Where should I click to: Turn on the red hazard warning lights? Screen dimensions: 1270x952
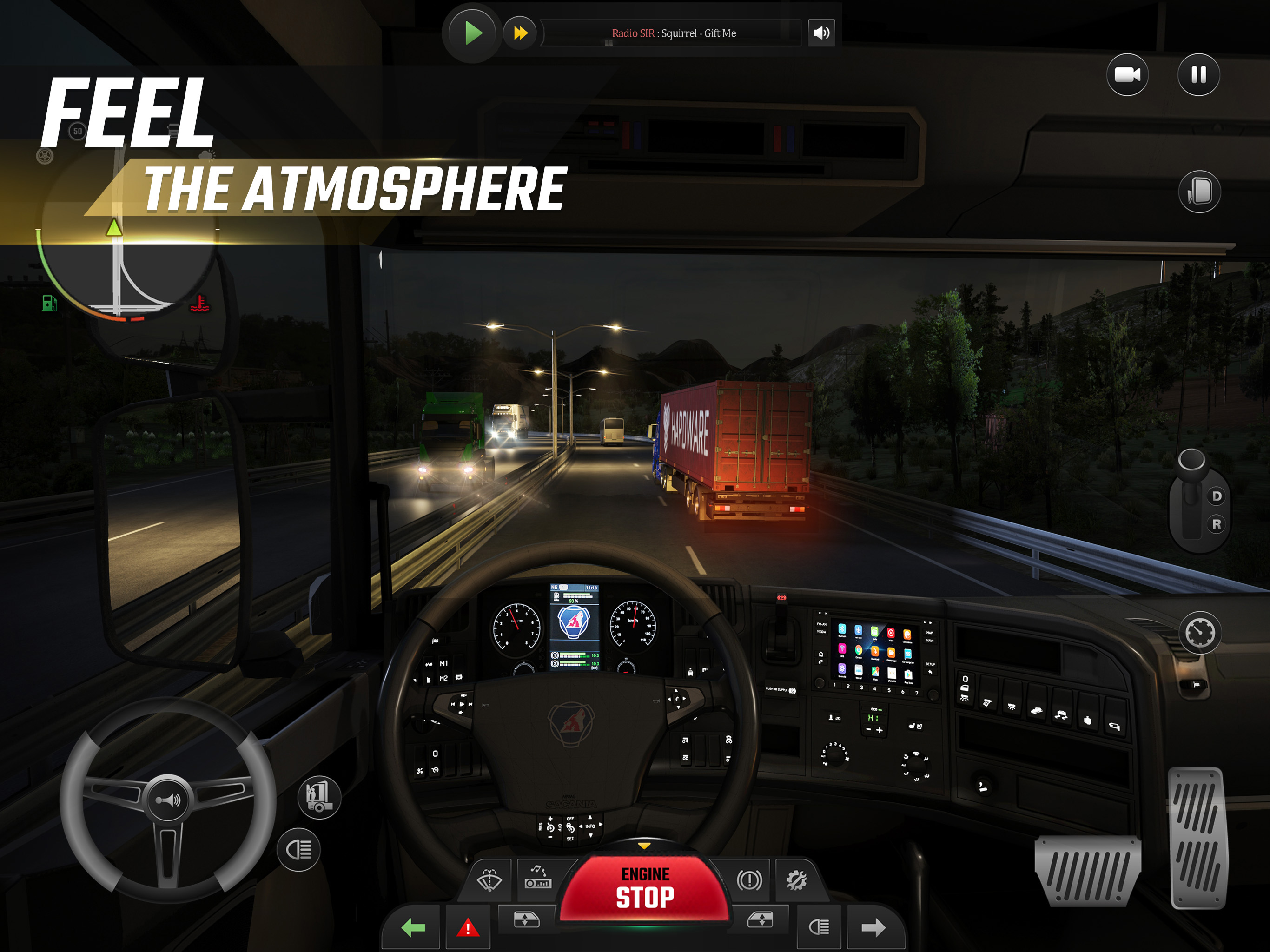[x=467, y=927]
